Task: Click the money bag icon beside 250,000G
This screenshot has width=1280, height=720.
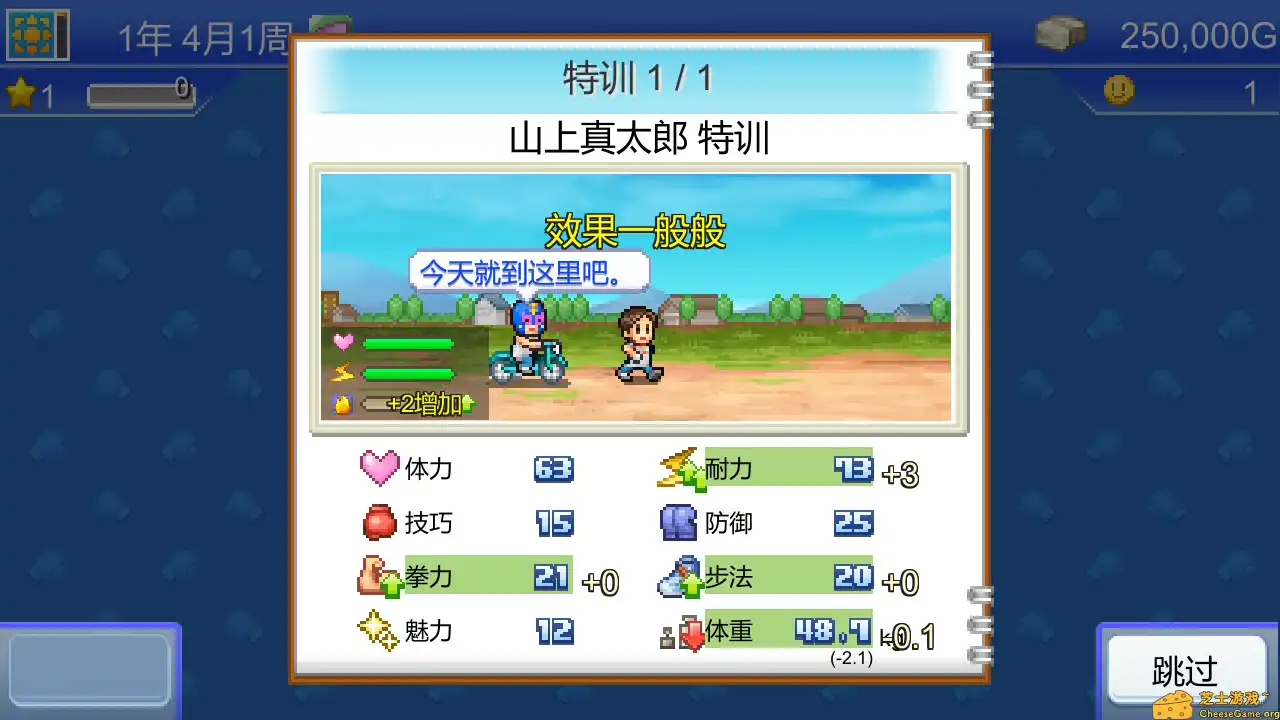Action: [x=1062, y=33]
